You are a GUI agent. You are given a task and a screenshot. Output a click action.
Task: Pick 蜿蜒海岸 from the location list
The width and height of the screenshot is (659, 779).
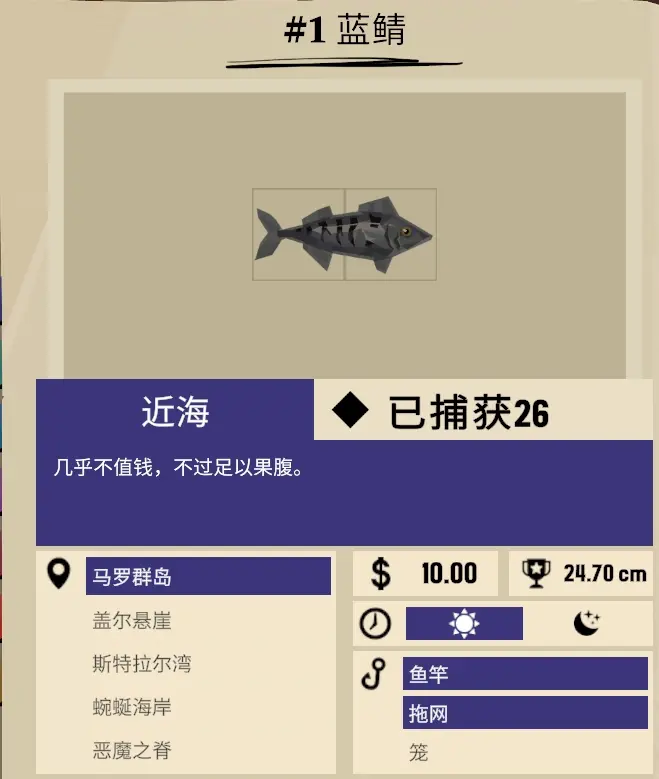[x=132, y=708]
